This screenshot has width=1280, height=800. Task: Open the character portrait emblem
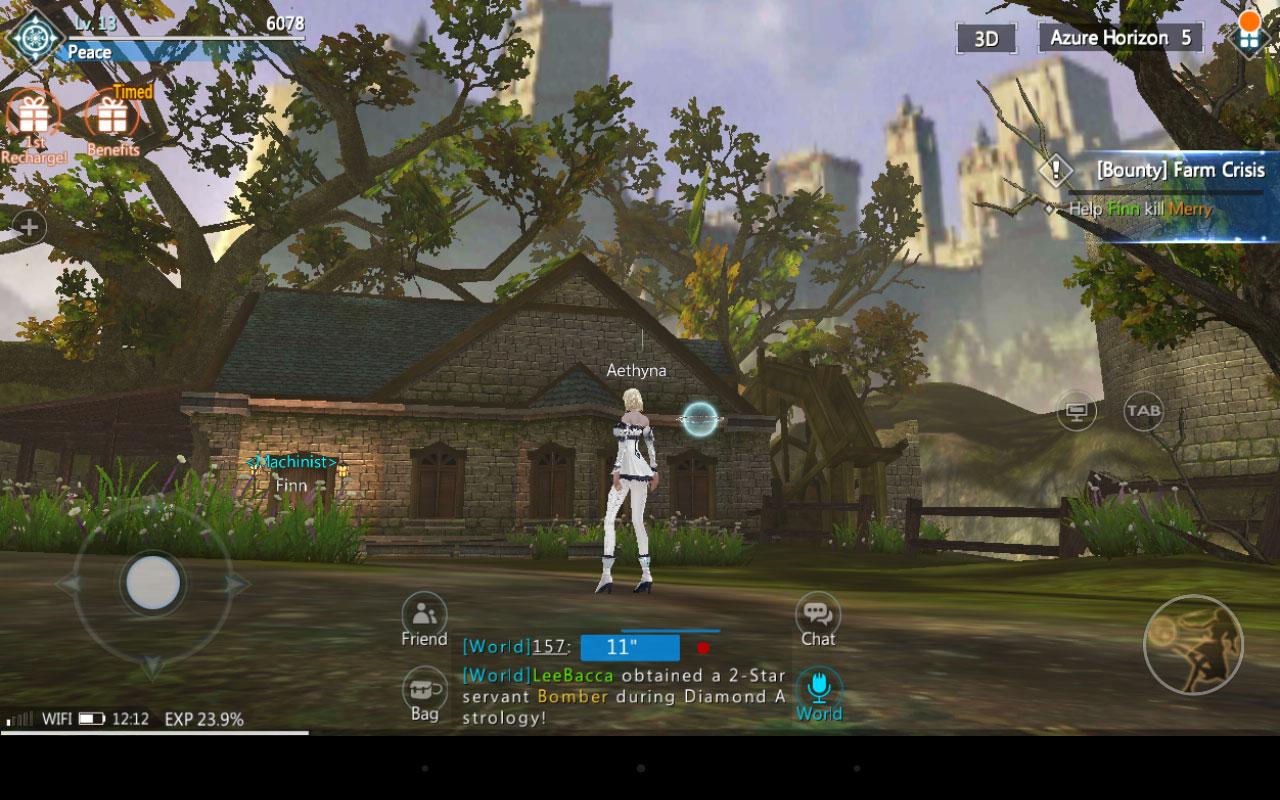35,38
